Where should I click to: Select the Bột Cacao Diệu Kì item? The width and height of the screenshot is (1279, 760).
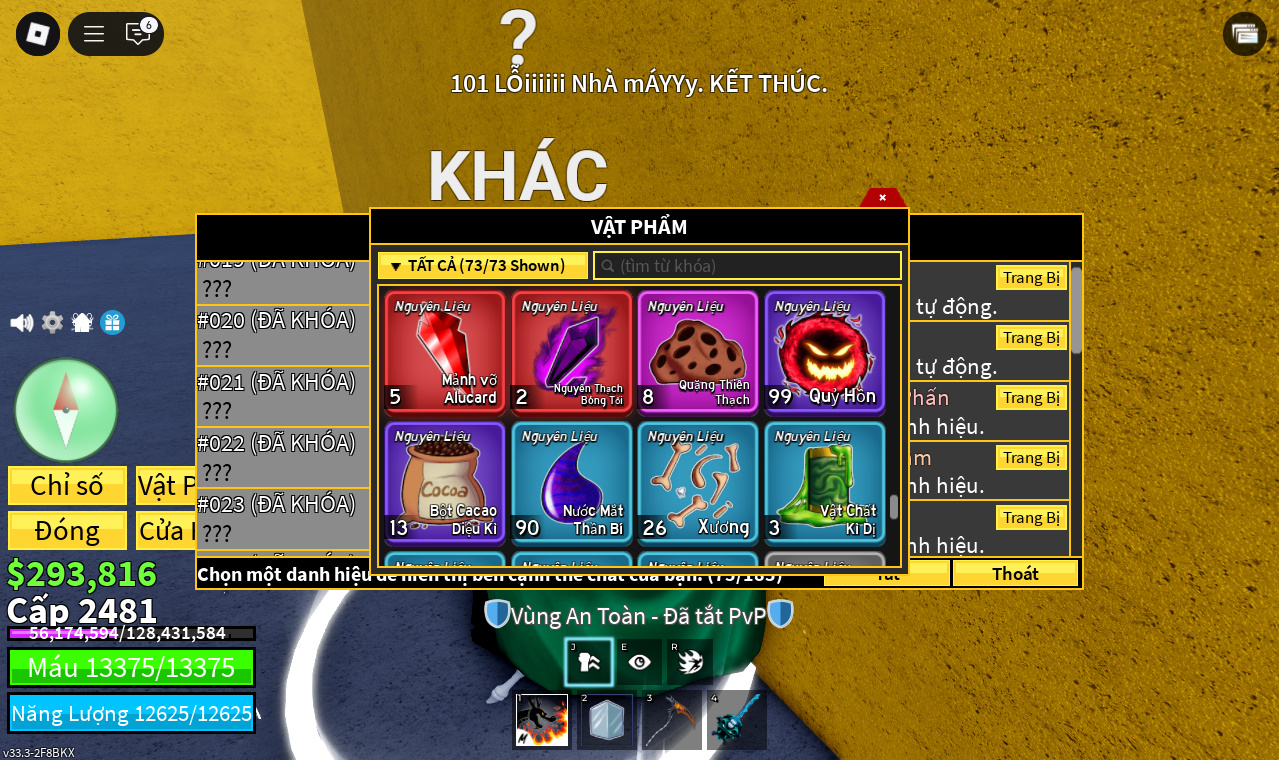pos(445,482)
